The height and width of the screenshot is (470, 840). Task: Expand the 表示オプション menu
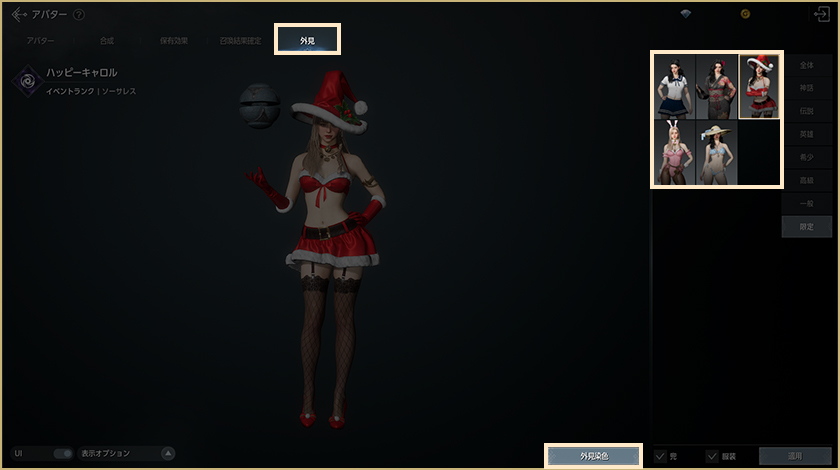(168, 454)
